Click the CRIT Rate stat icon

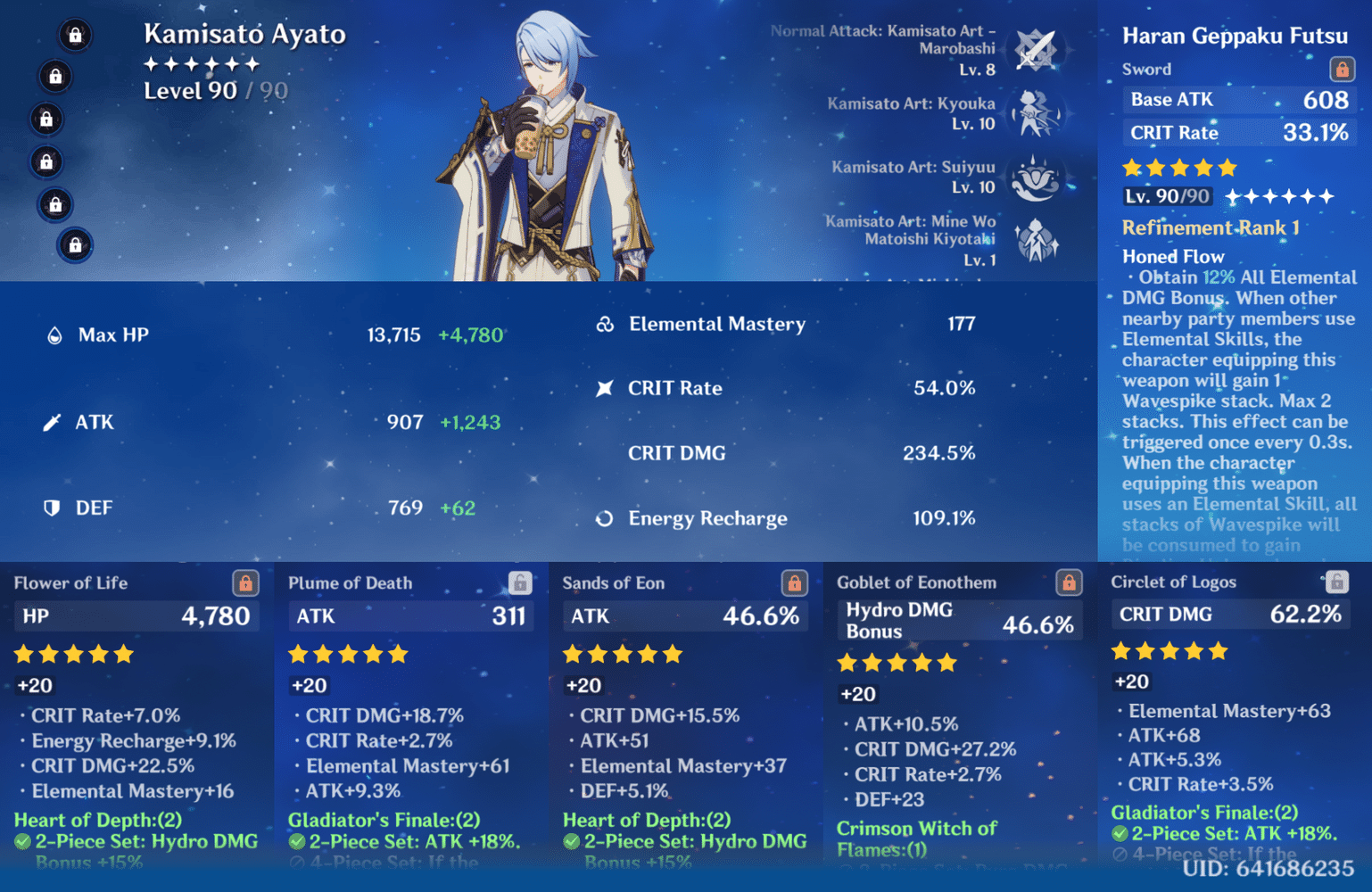(605, 387)
